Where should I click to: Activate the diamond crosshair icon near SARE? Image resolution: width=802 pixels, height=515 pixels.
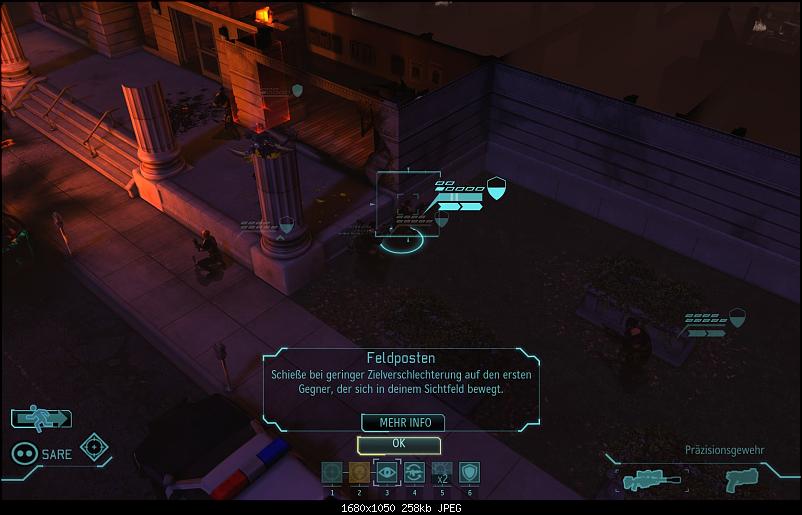click(94, 447)
